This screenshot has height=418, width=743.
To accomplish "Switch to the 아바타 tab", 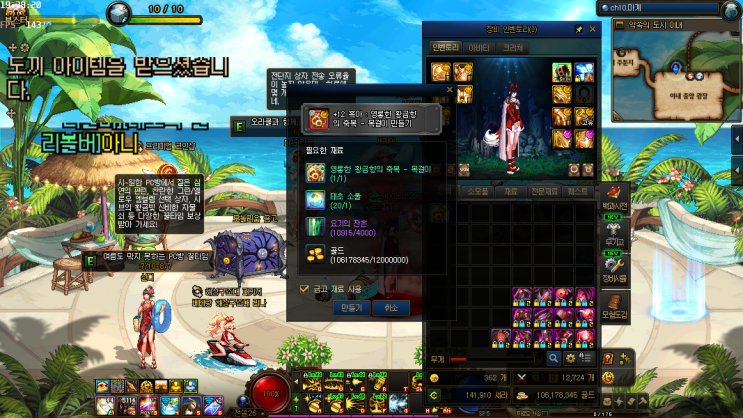I will 480,47.
